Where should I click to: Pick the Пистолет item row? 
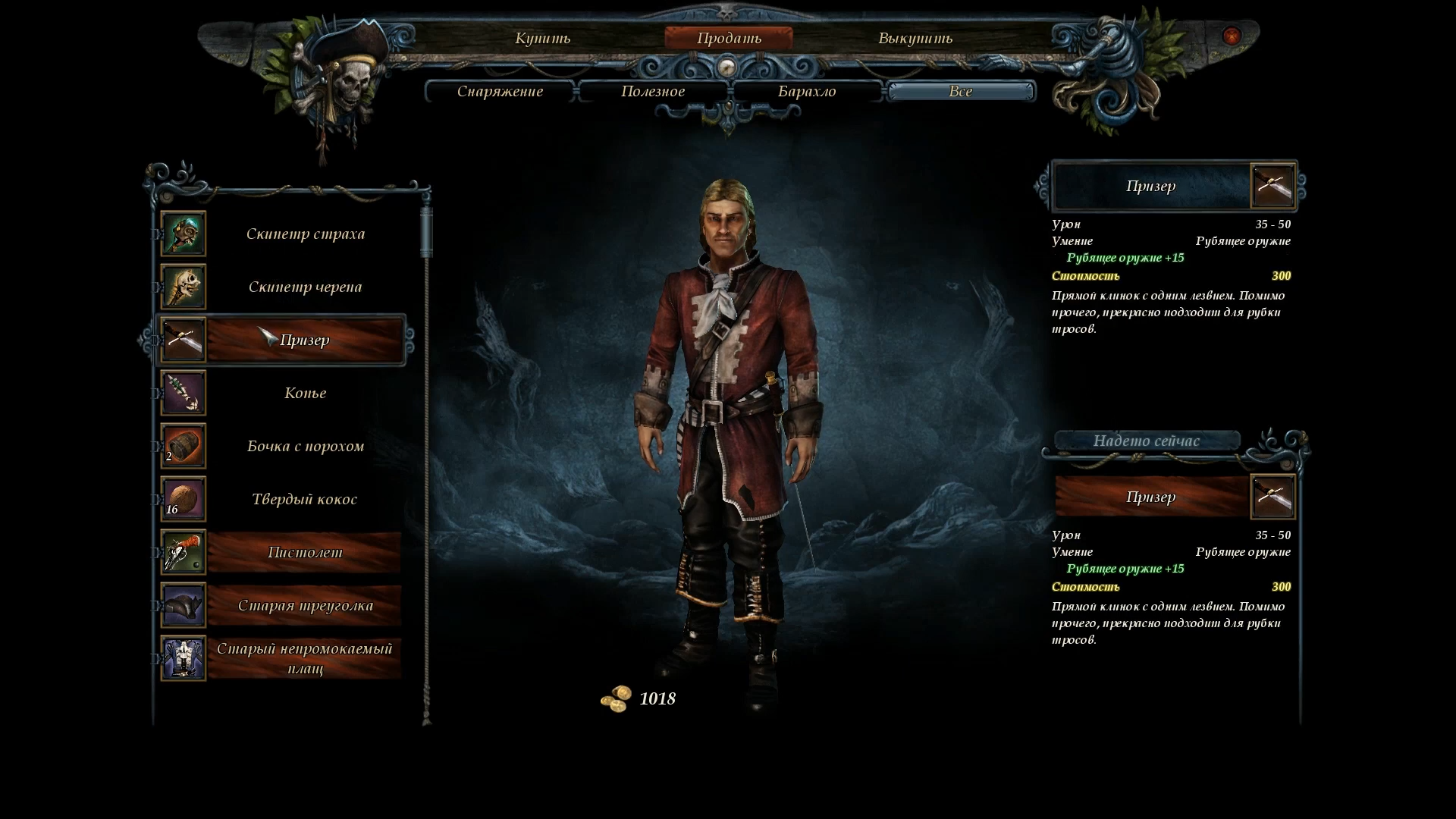click(x=305, y=552)
